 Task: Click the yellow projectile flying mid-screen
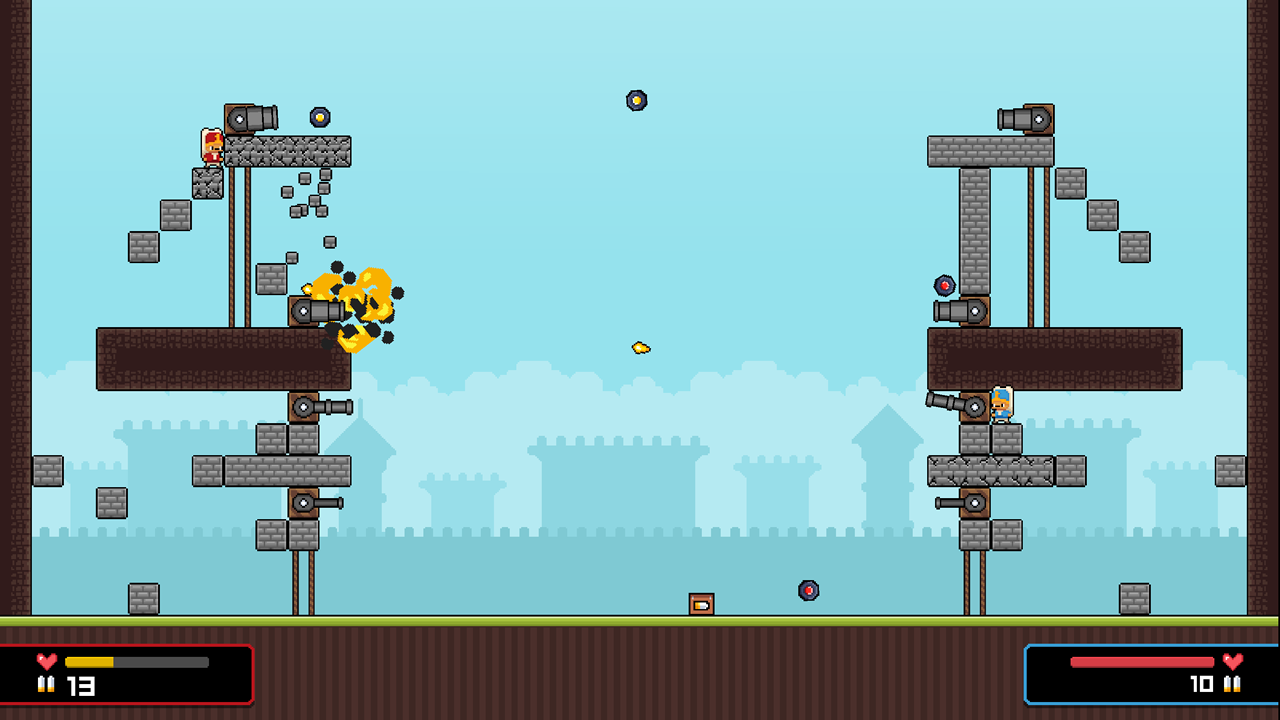coord(640,345)
